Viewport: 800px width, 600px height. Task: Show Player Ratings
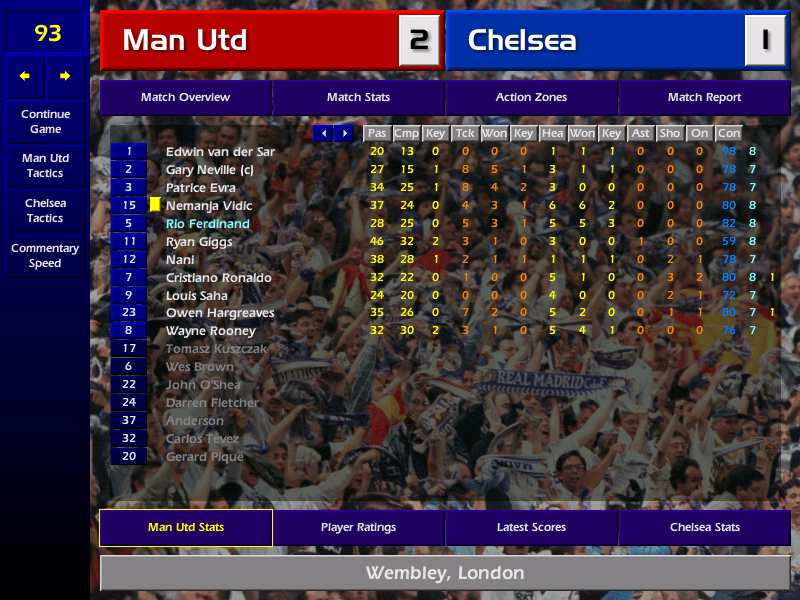coord(358,527)
